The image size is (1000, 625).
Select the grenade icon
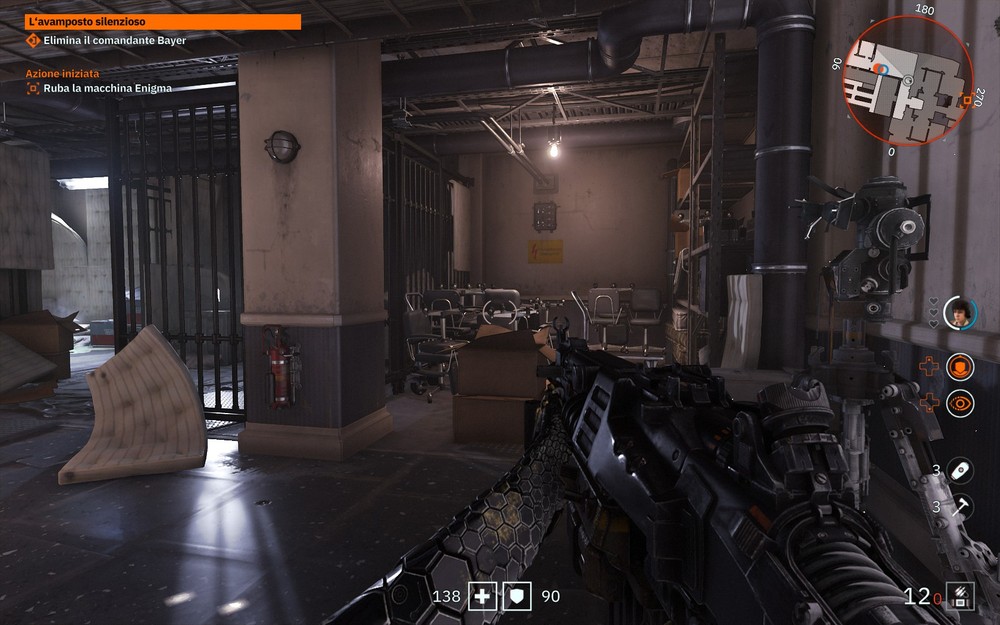(x=960, y=469)
